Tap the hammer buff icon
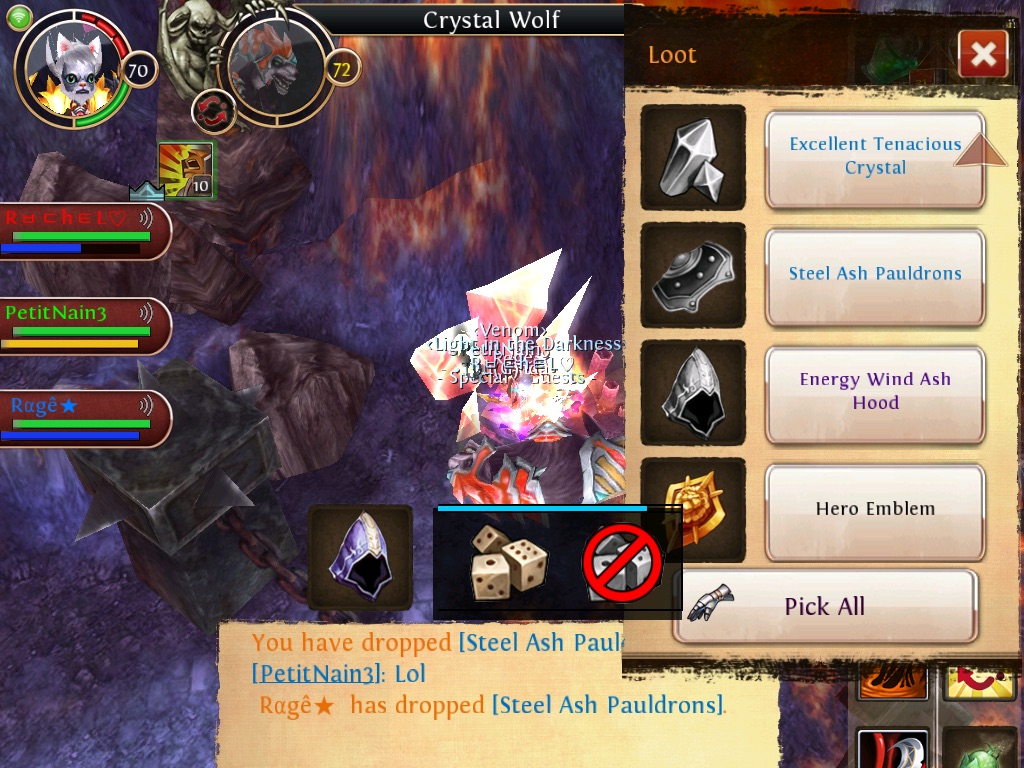This screenshot has height=768, width=1024. click(186, 170)
